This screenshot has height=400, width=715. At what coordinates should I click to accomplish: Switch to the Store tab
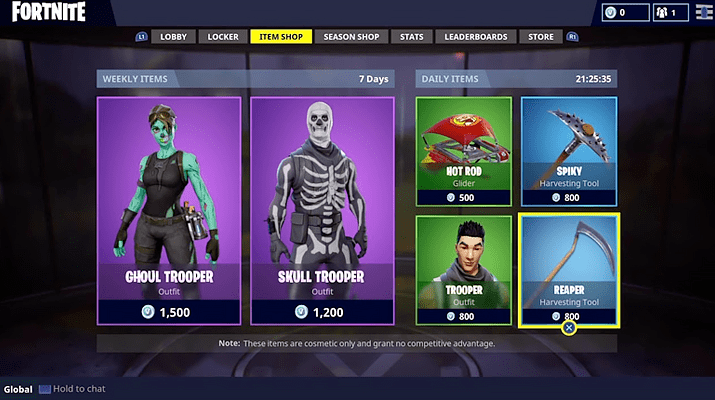(x=540, y=37)
